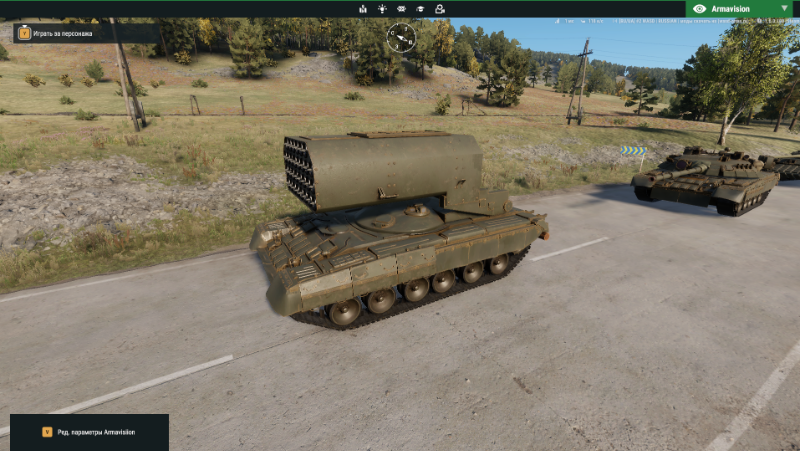Click the bar chart icon in top toolbar
The width and height of the screenshot is (800, 451).
click(362, 9)
